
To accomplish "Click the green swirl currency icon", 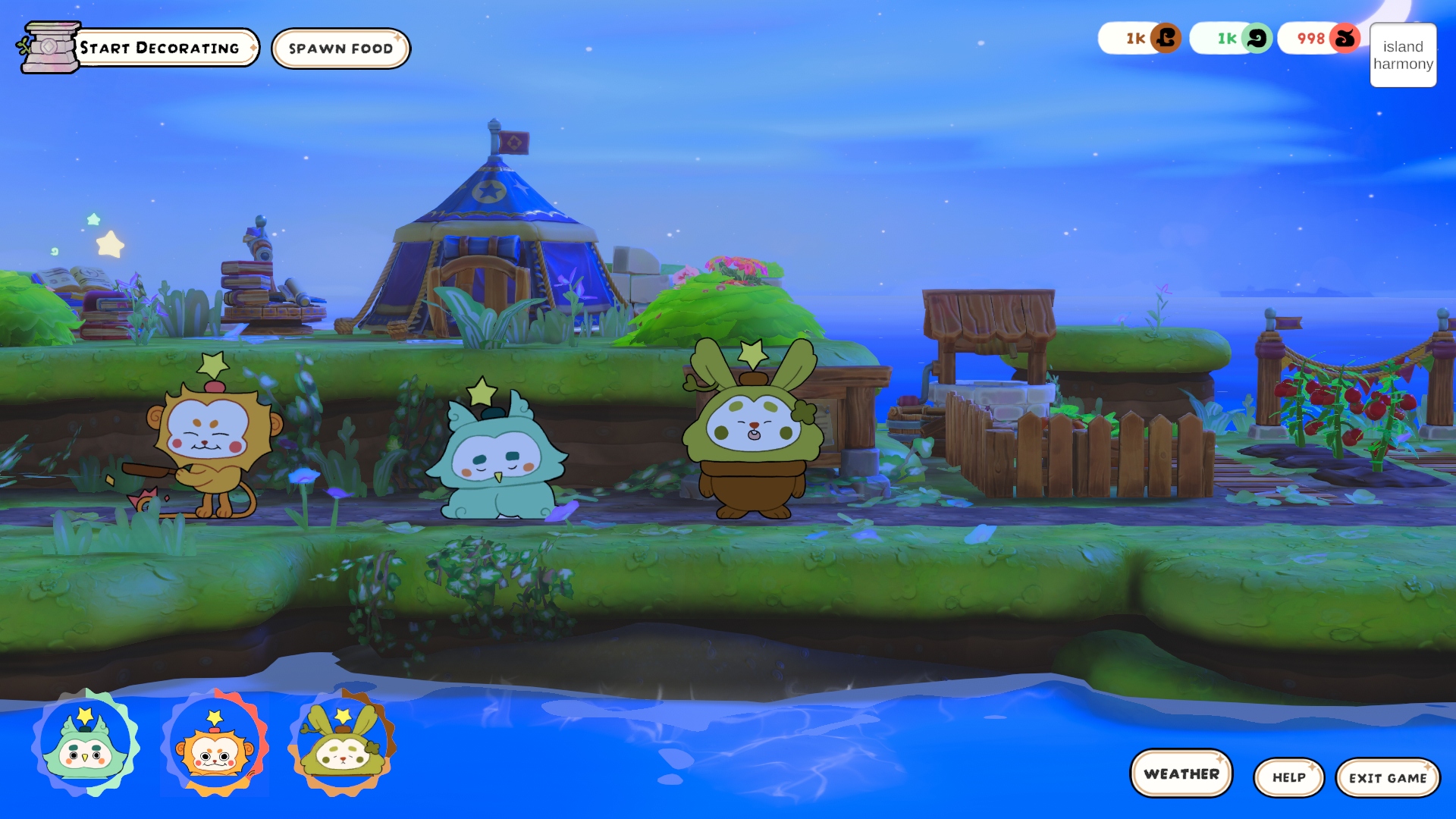I will (1257, 38).
